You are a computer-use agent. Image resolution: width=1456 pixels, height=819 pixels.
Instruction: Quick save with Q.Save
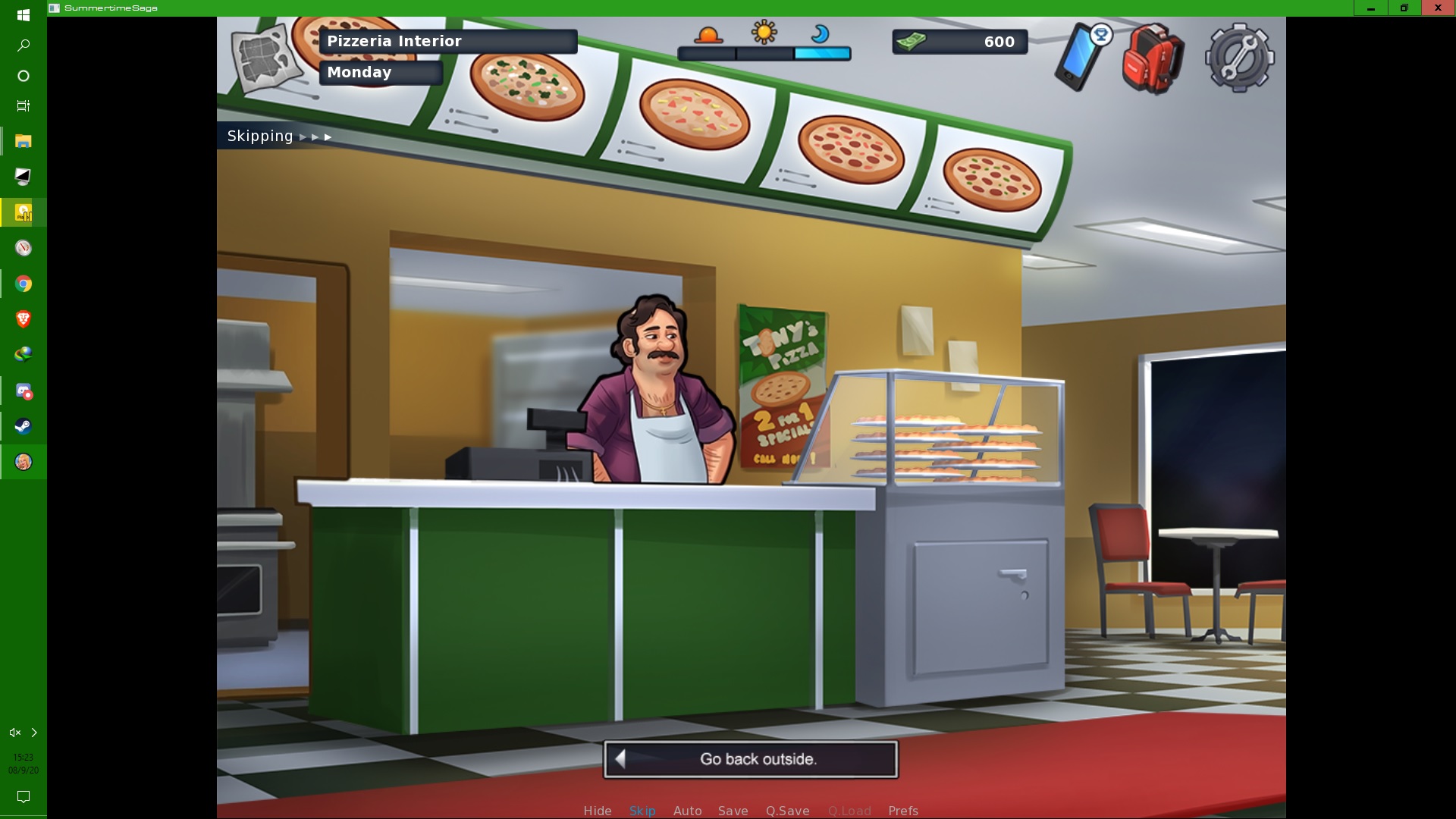pyautogui.click(x=787, y=811)
